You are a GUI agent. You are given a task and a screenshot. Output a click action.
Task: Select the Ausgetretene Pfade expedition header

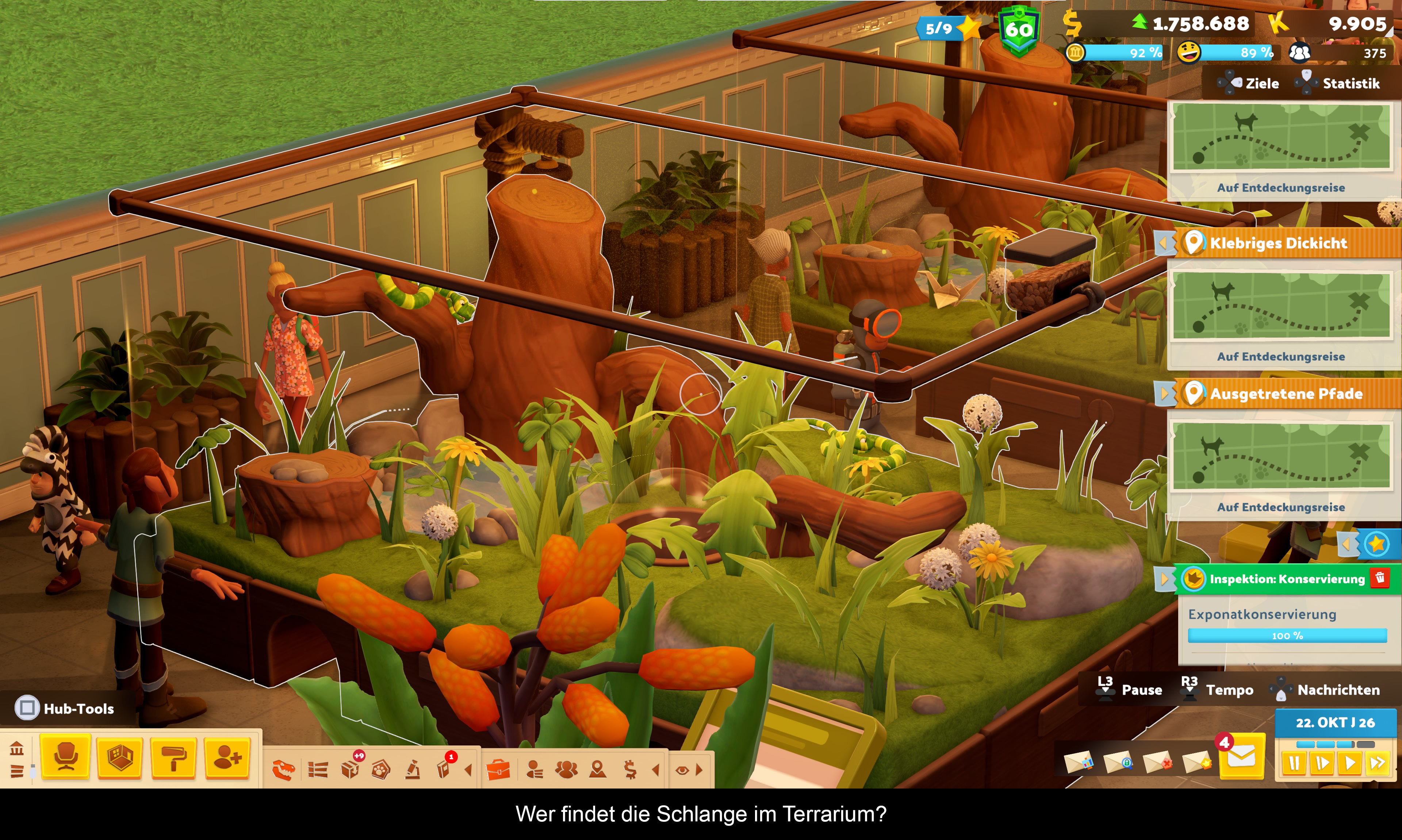point(1286,394)
